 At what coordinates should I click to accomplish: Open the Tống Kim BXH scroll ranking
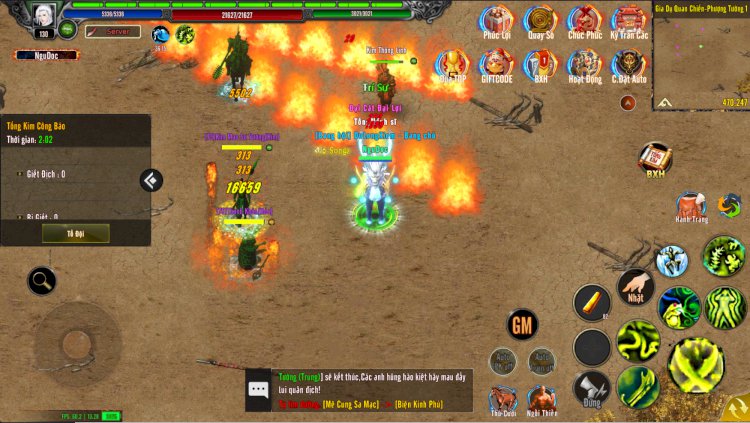pyautogui.click(x=655, y=158)
